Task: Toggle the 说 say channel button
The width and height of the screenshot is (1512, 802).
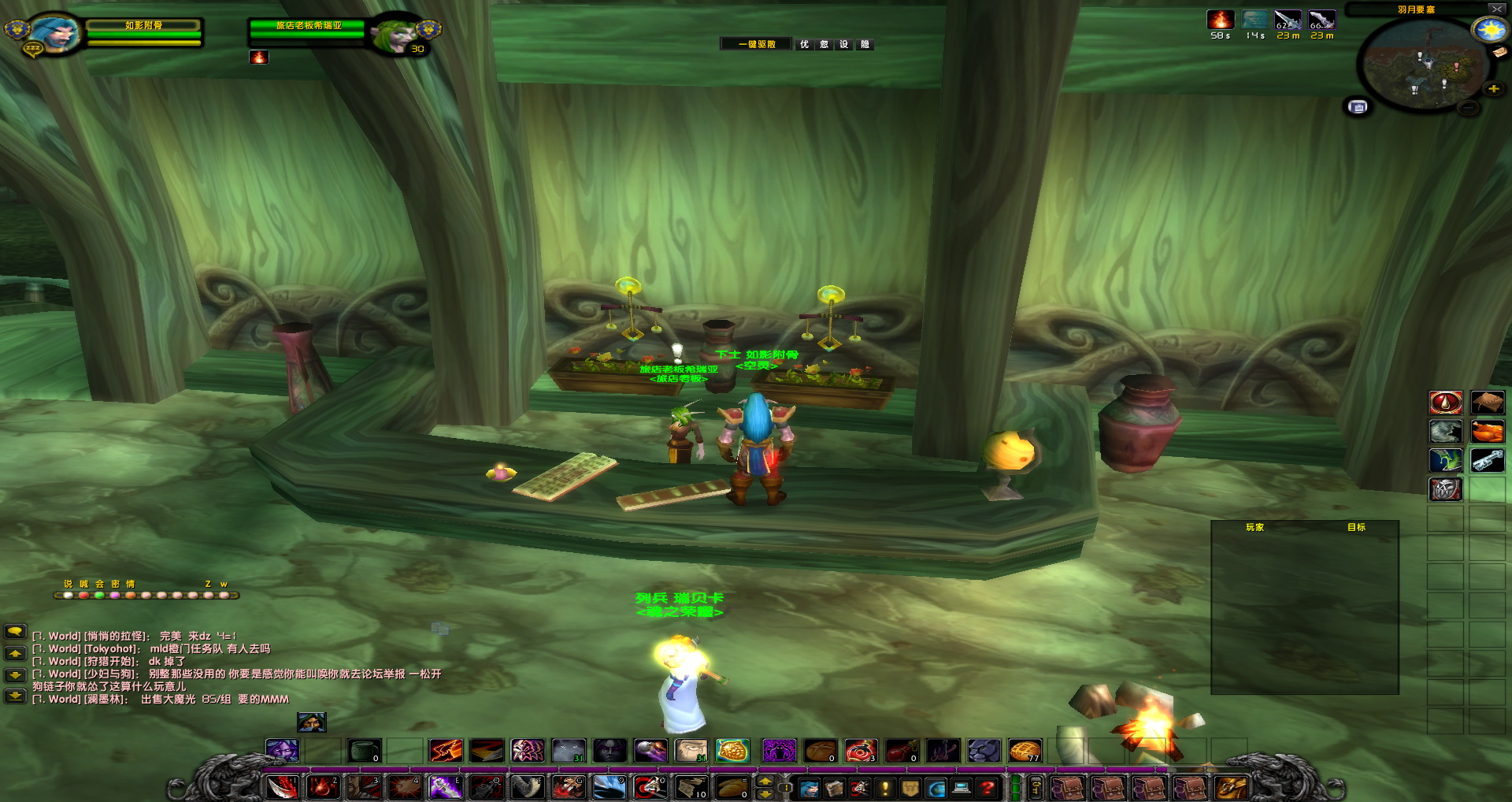Action: click(x=69, y=585)
